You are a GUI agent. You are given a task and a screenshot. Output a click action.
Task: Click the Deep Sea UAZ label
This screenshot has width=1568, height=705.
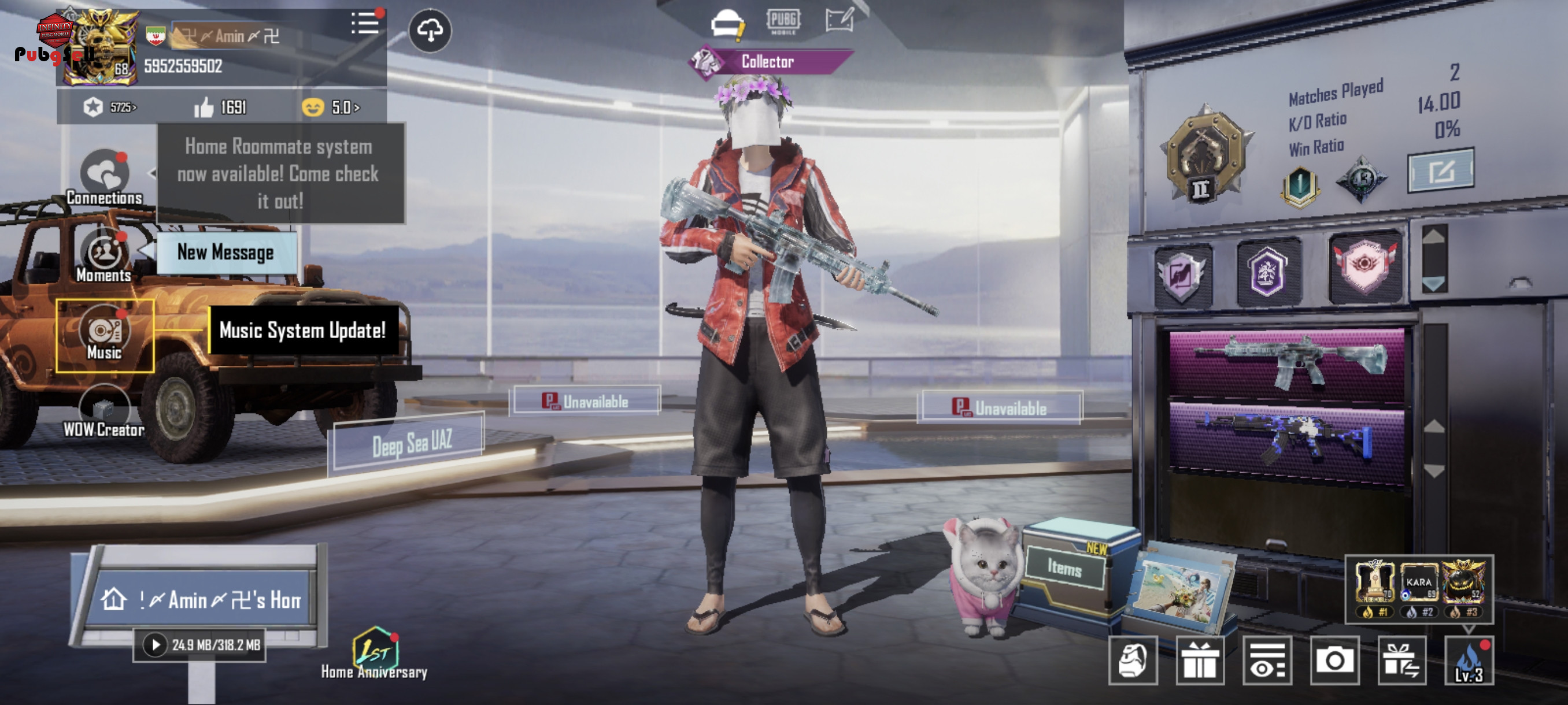[412, 443]
